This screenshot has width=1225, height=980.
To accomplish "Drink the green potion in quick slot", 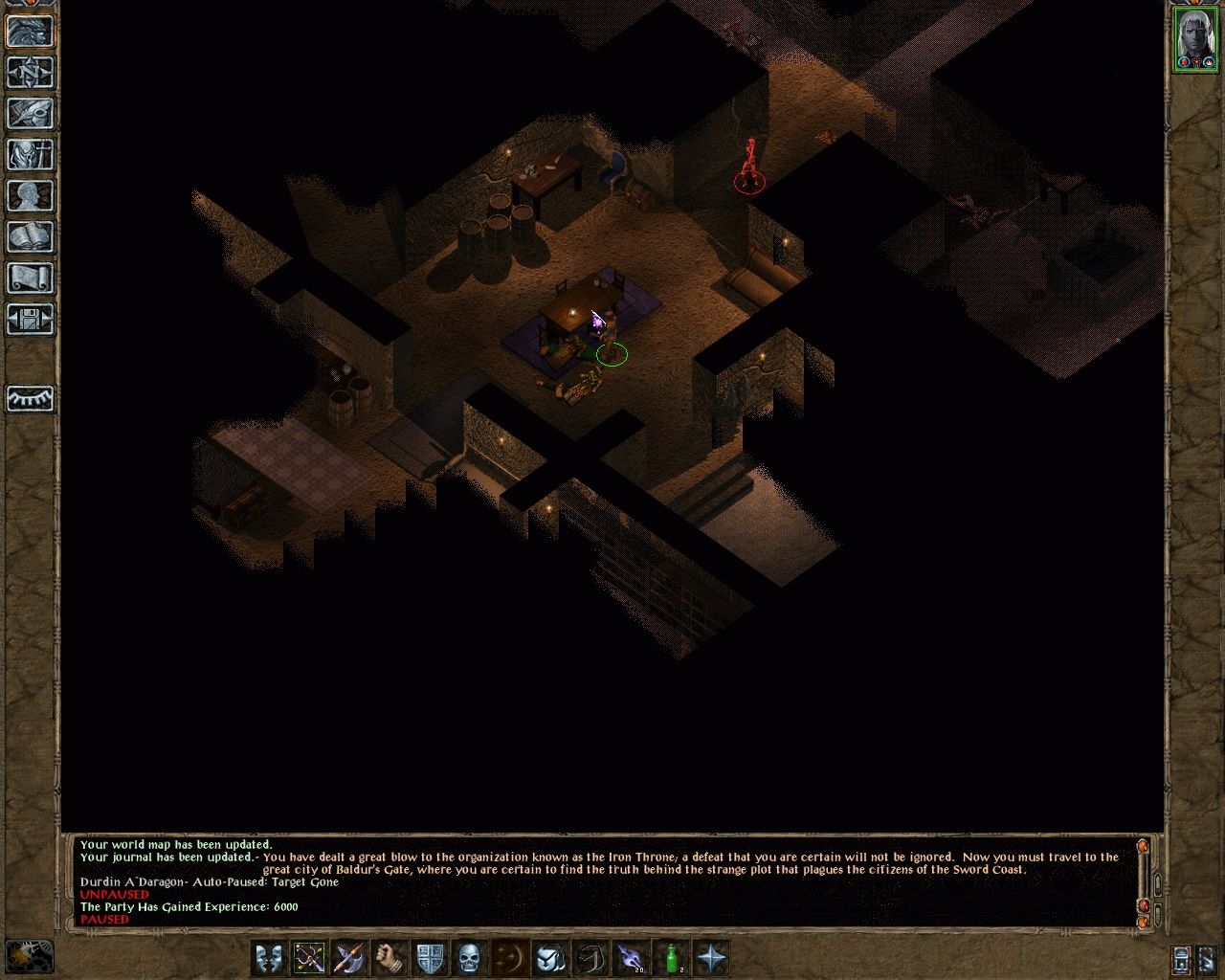I will 671,957.
